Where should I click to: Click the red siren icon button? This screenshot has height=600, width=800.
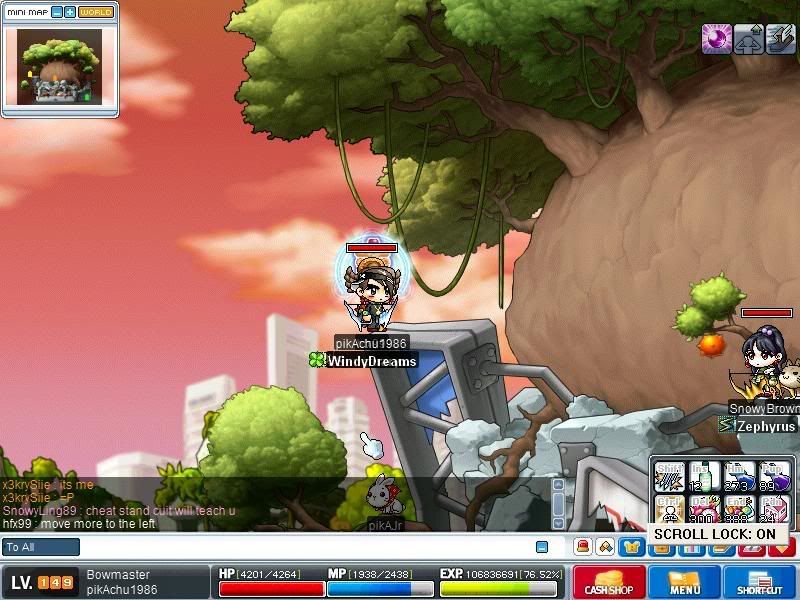click(582, 547)
